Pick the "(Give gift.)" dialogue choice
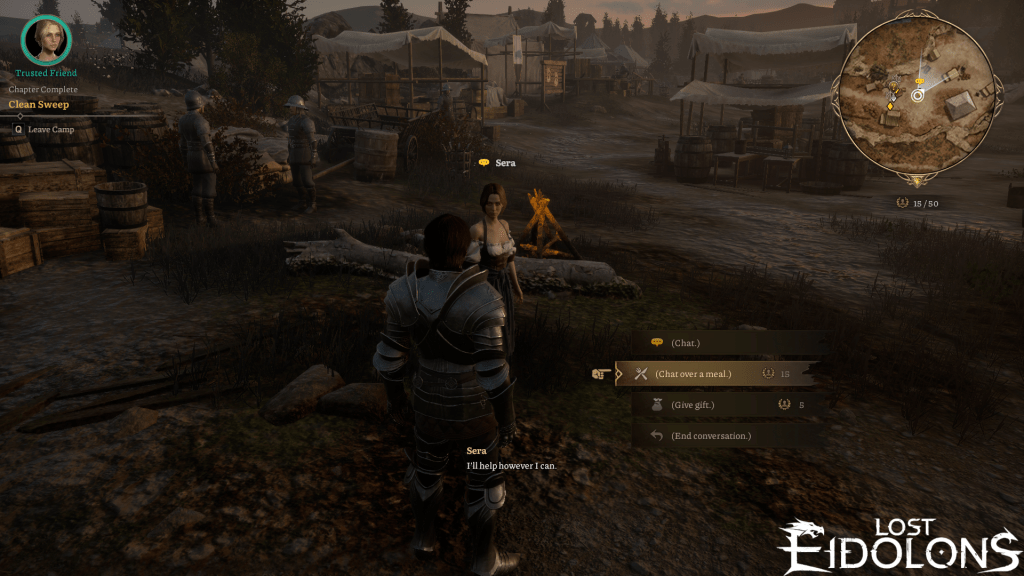The width and height of the screenshot is (1024, 576). pos(692,405)
